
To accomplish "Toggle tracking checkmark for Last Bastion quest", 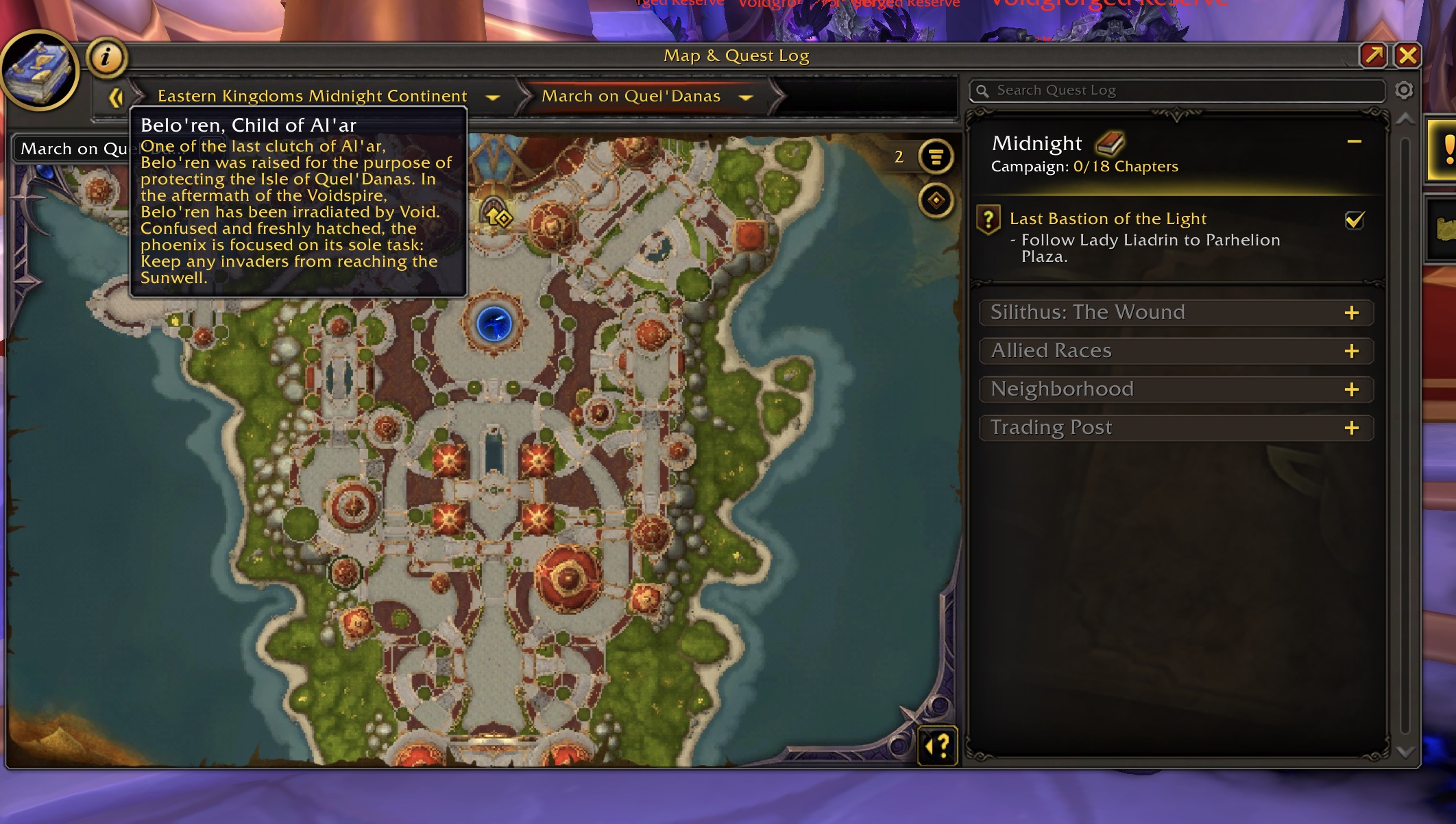I will tap(1355, 220).
